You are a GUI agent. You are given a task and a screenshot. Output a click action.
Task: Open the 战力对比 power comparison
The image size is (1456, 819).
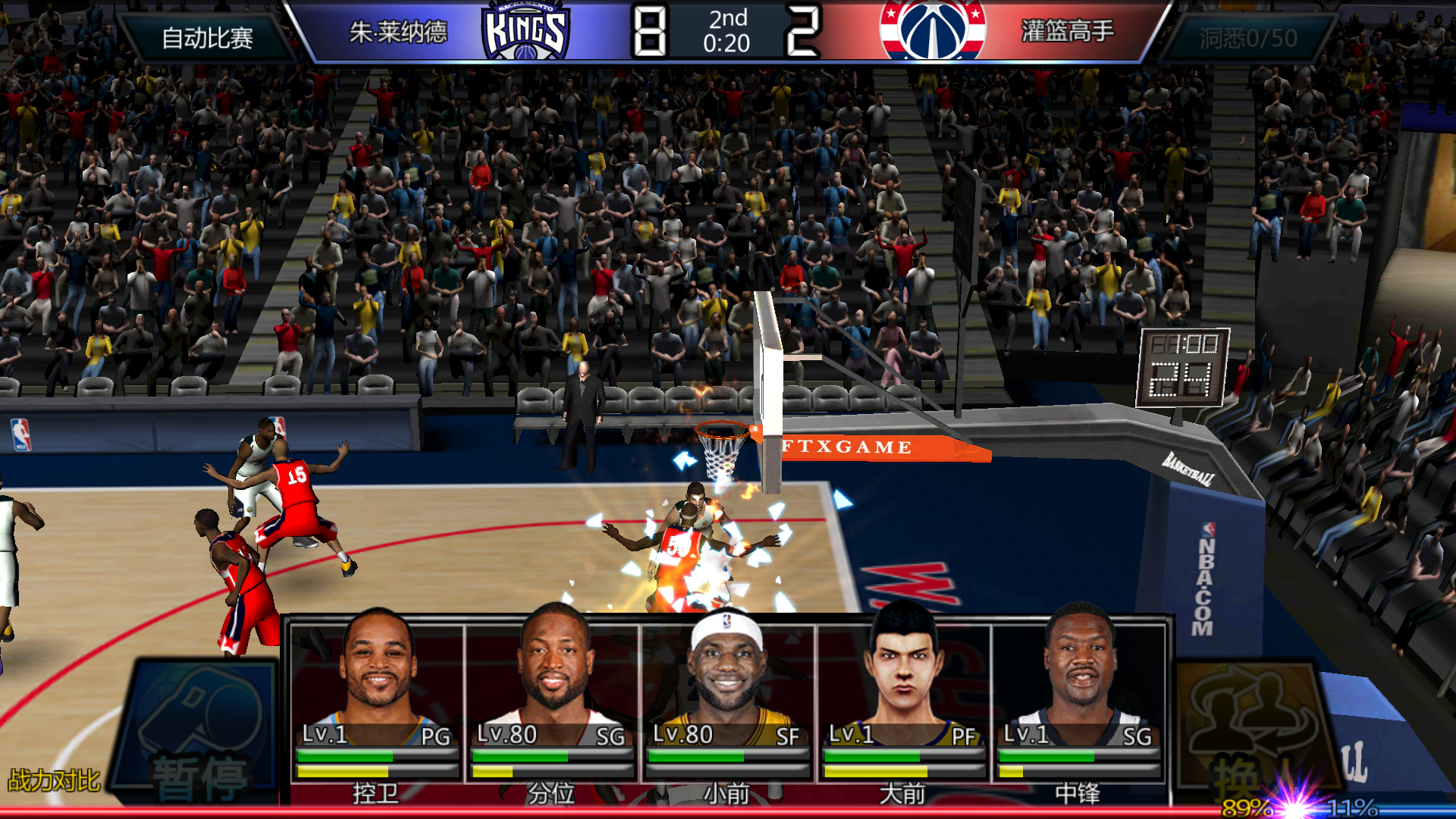54,780
